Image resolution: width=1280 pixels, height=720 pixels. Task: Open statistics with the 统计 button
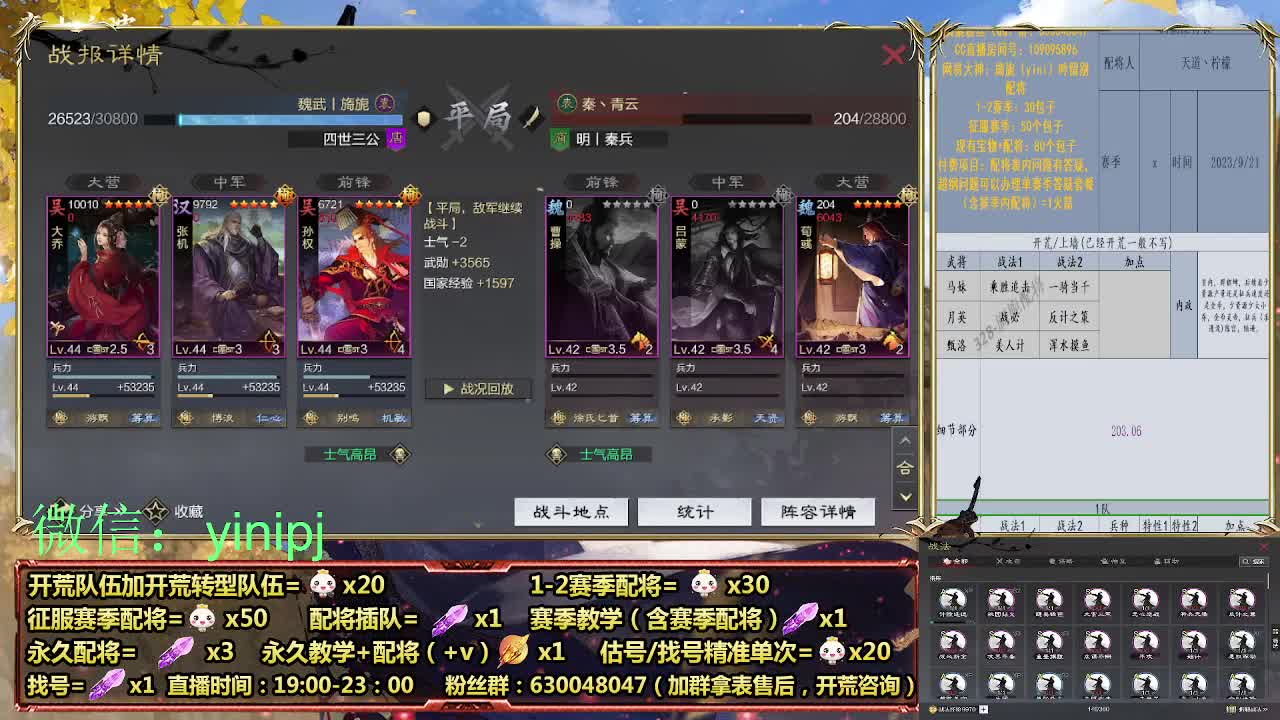[x=694, y=511]
